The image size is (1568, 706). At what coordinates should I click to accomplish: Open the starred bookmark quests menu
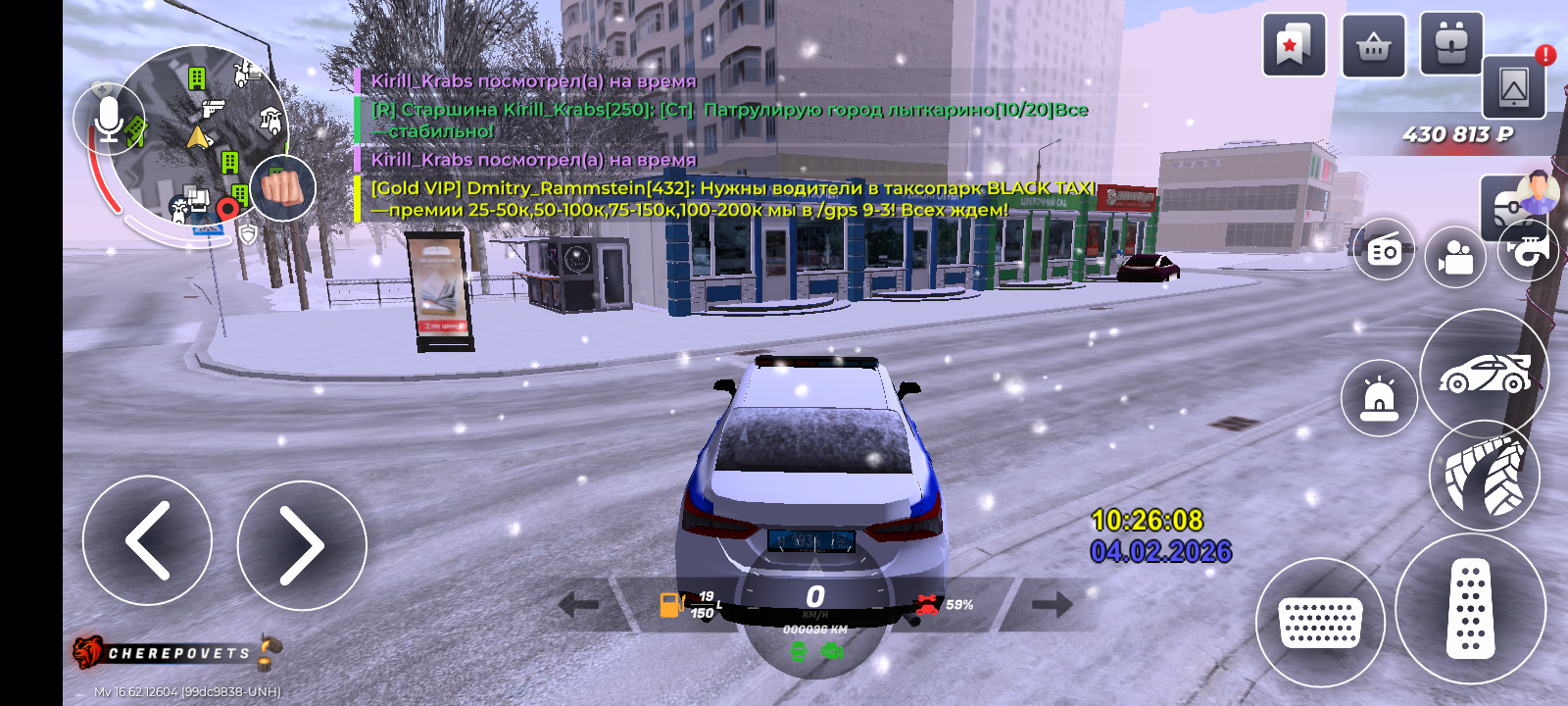tap(1294, 45)
